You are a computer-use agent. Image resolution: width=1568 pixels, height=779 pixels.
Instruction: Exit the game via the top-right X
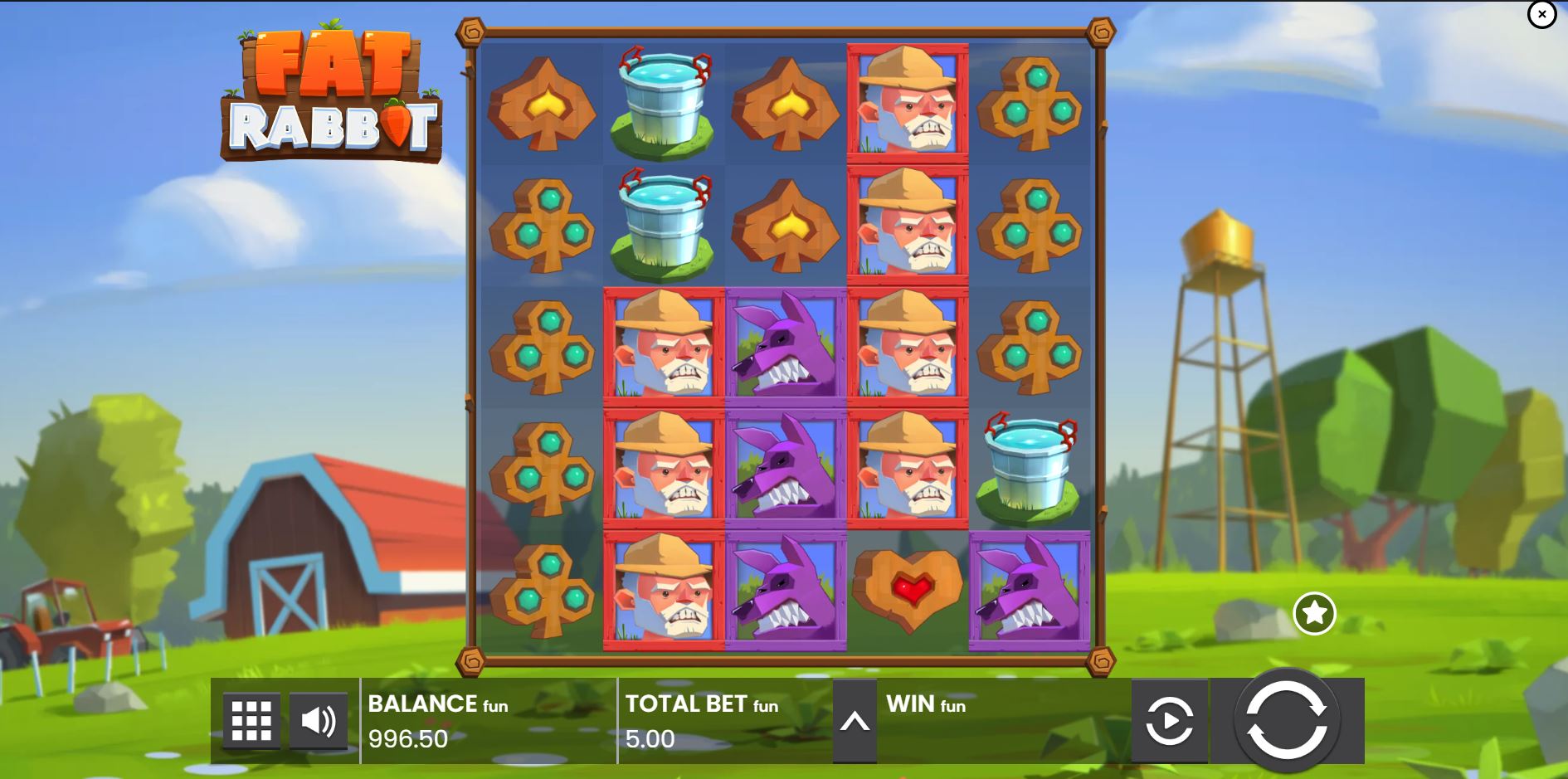coord(1541,14)
